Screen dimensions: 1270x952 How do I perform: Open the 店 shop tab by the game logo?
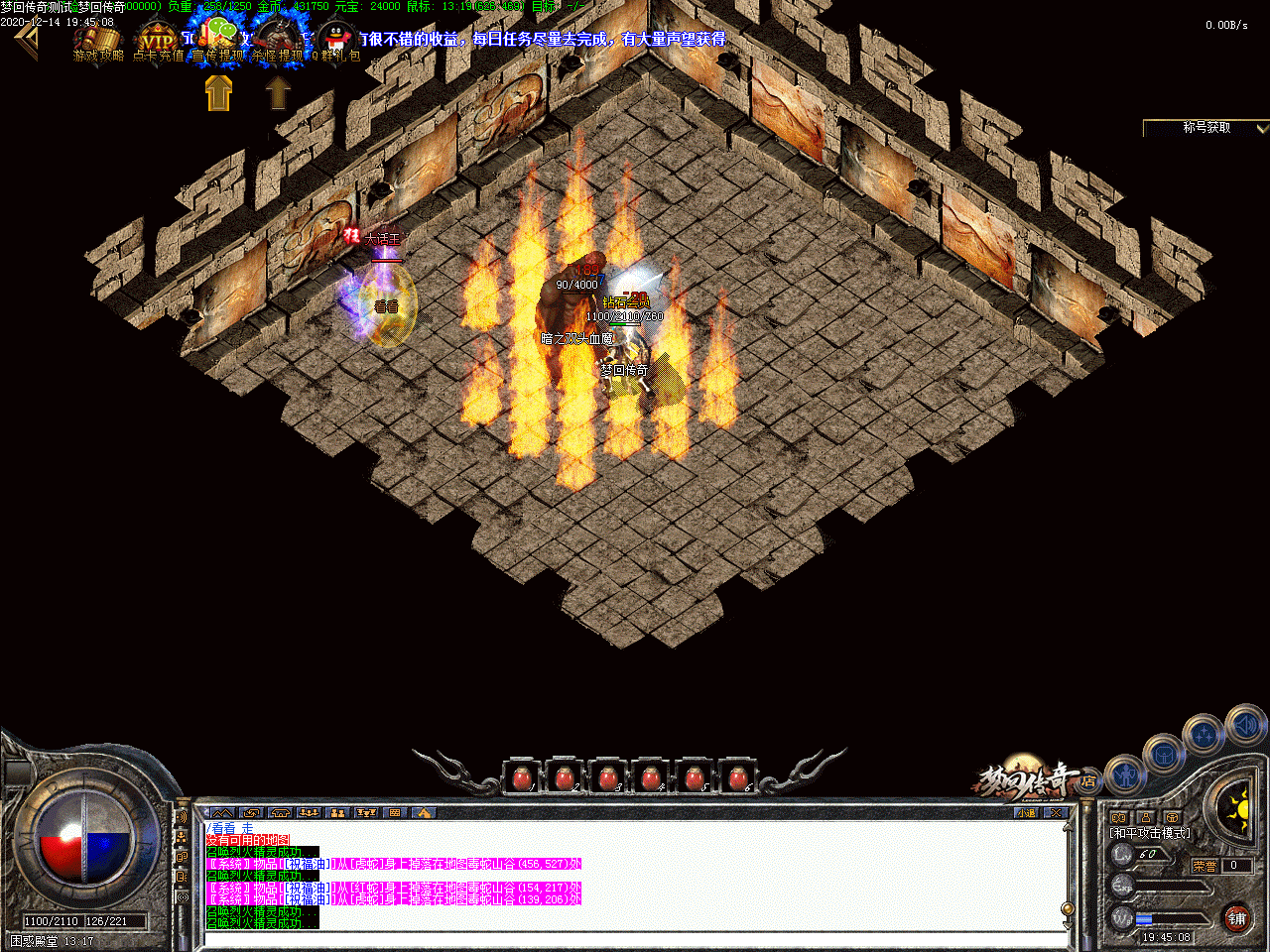point(1088,781)
